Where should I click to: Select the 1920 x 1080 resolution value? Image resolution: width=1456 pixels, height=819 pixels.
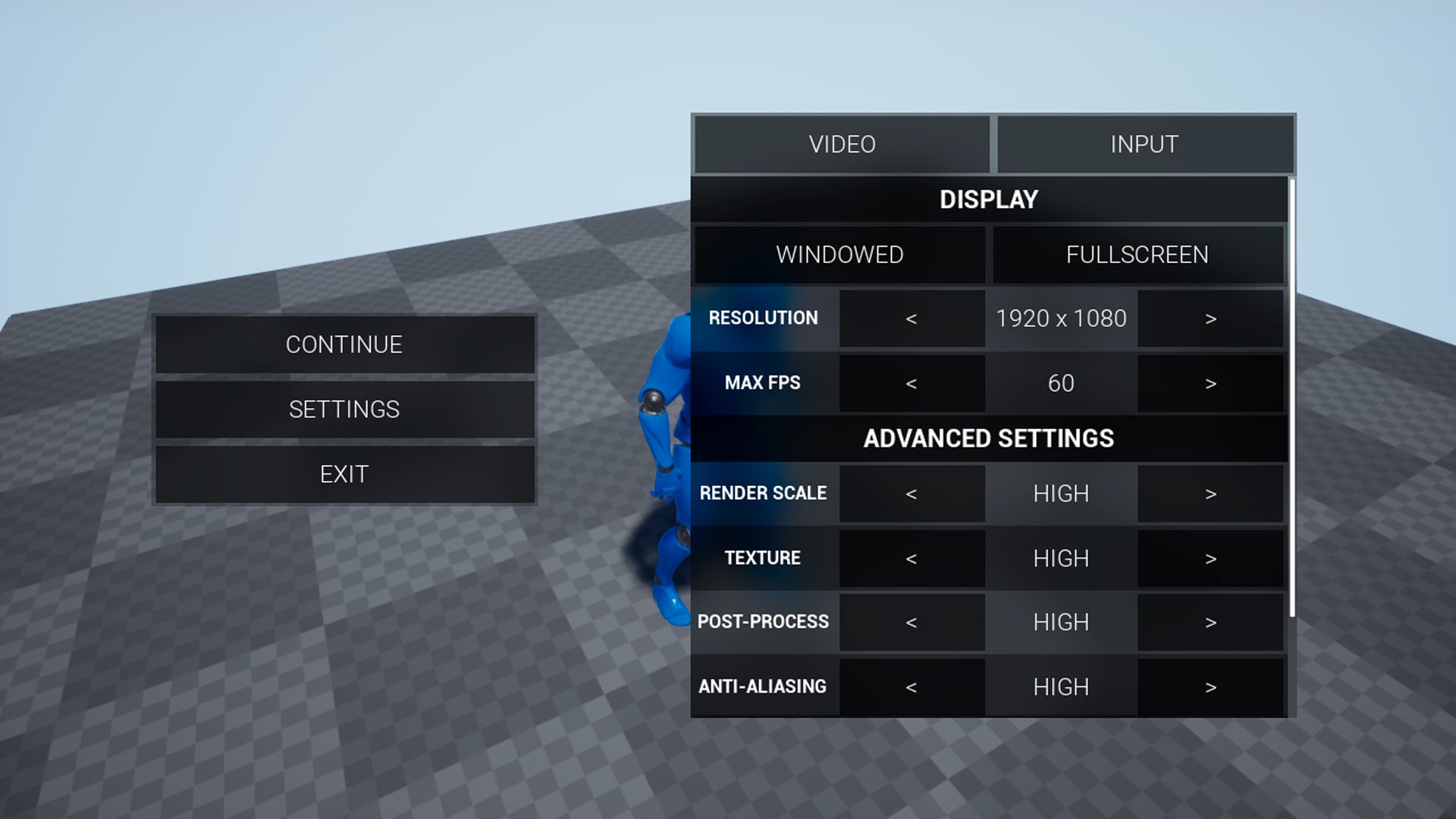point(1061,318)
